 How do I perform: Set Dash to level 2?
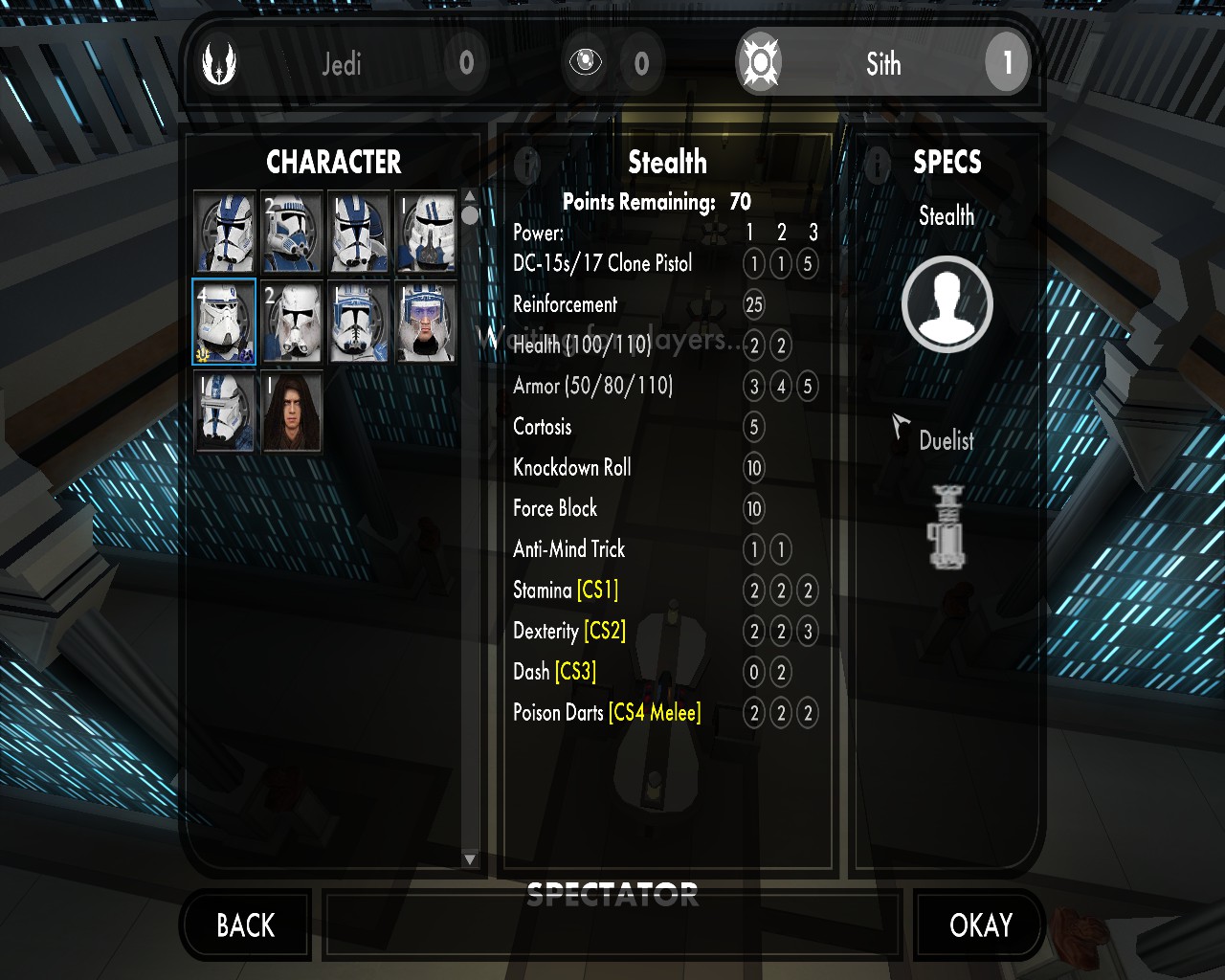pyautogui.click(x=781, y=672)
